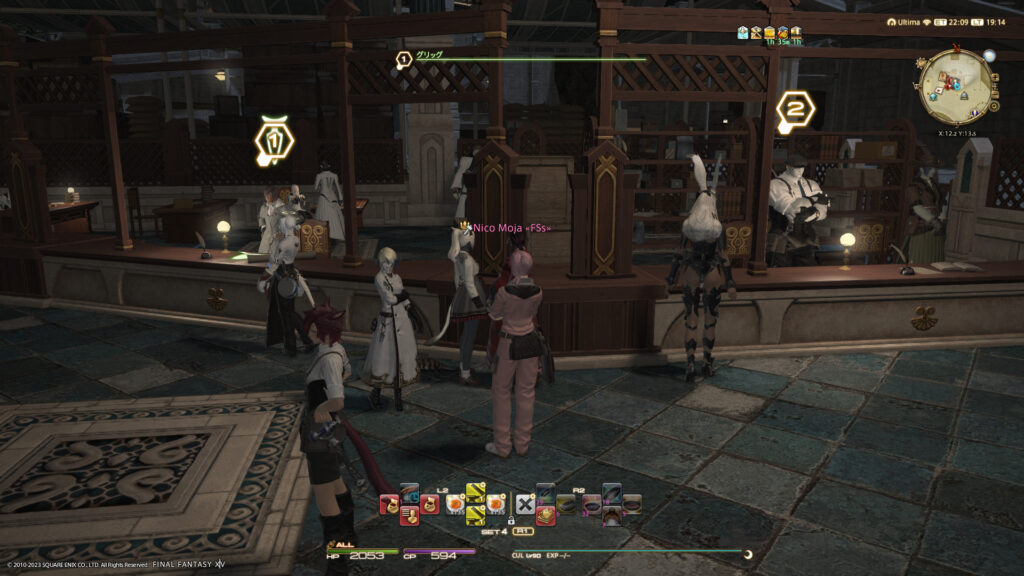Click the light blue status effect icon
1024x576 pixels.
[x=743, y=33]
